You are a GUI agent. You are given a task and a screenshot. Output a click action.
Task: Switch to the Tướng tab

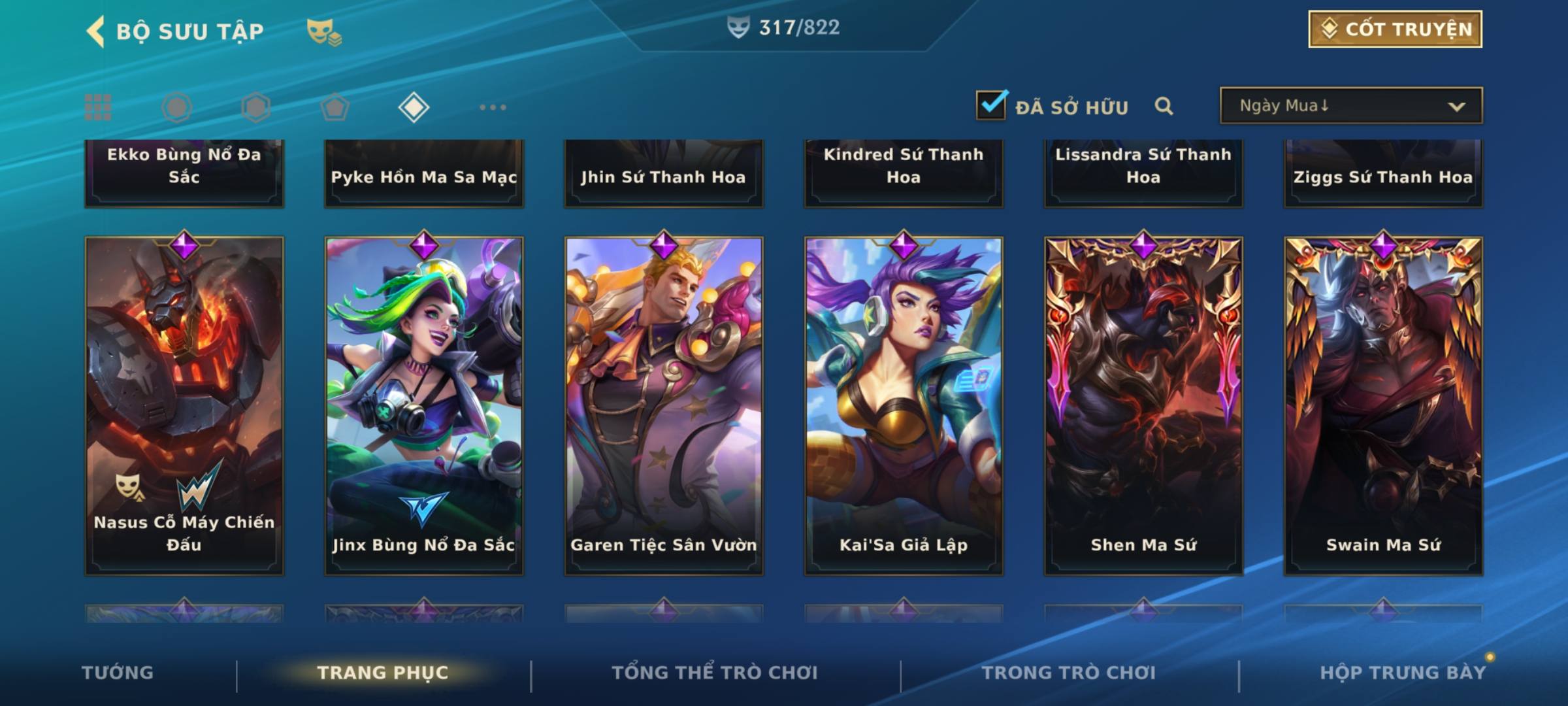click(x=118, y=673)
